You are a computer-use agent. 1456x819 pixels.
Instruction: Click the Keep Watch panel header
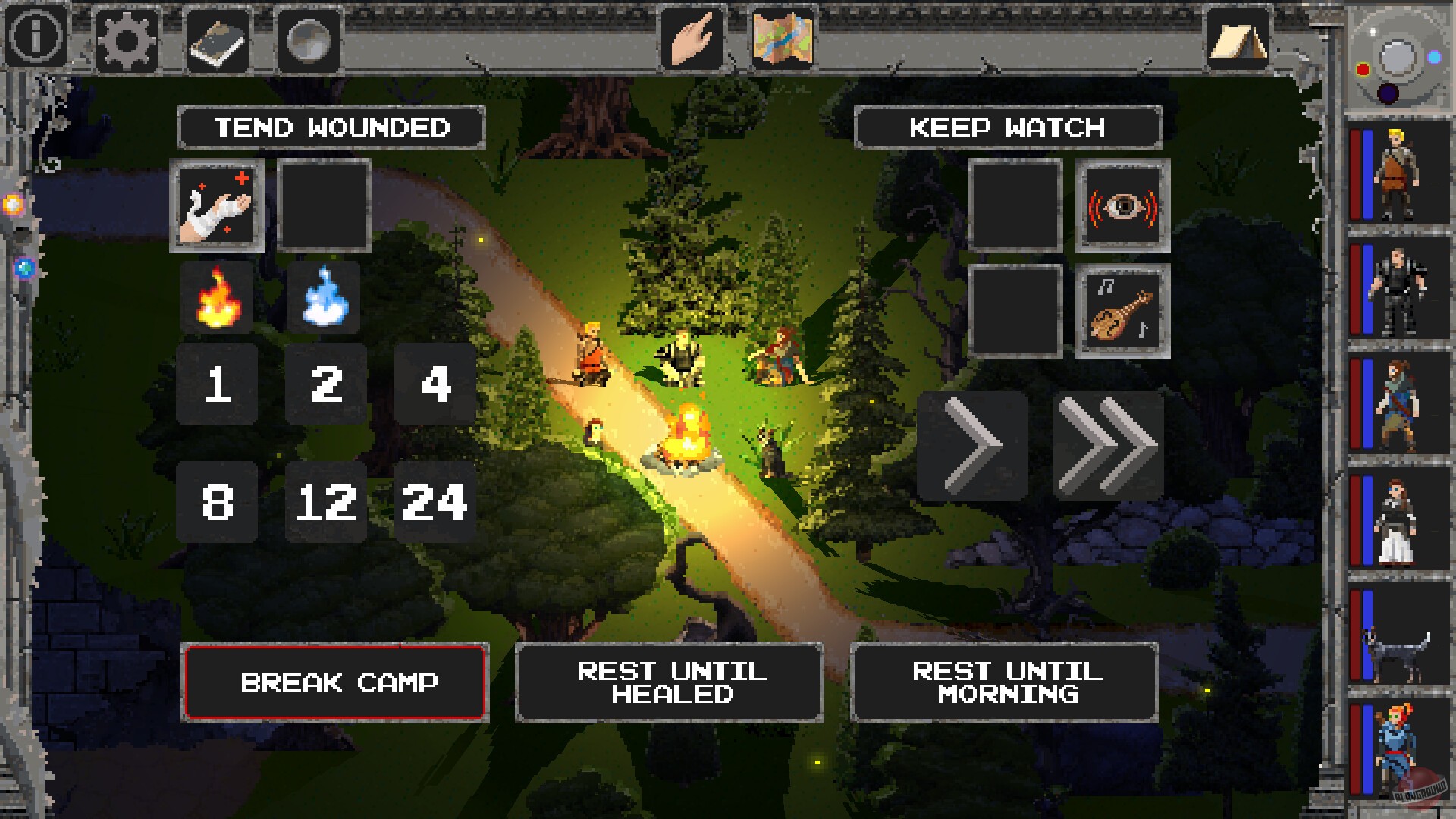pos(1007,127)
